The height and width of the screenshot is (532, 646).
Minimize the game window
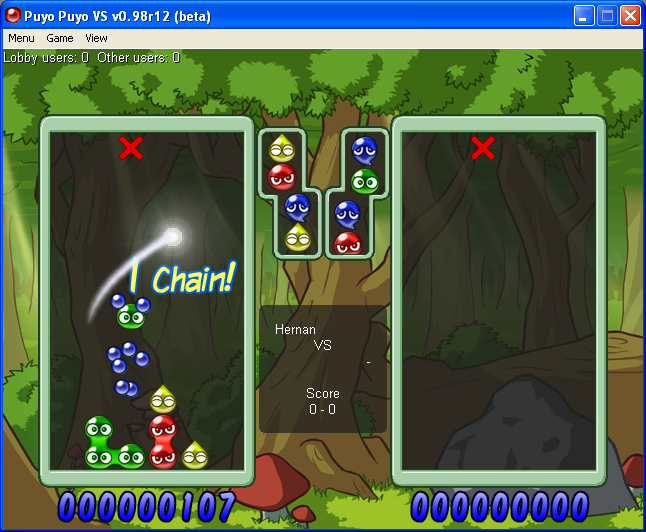click(x=584, y=16)
